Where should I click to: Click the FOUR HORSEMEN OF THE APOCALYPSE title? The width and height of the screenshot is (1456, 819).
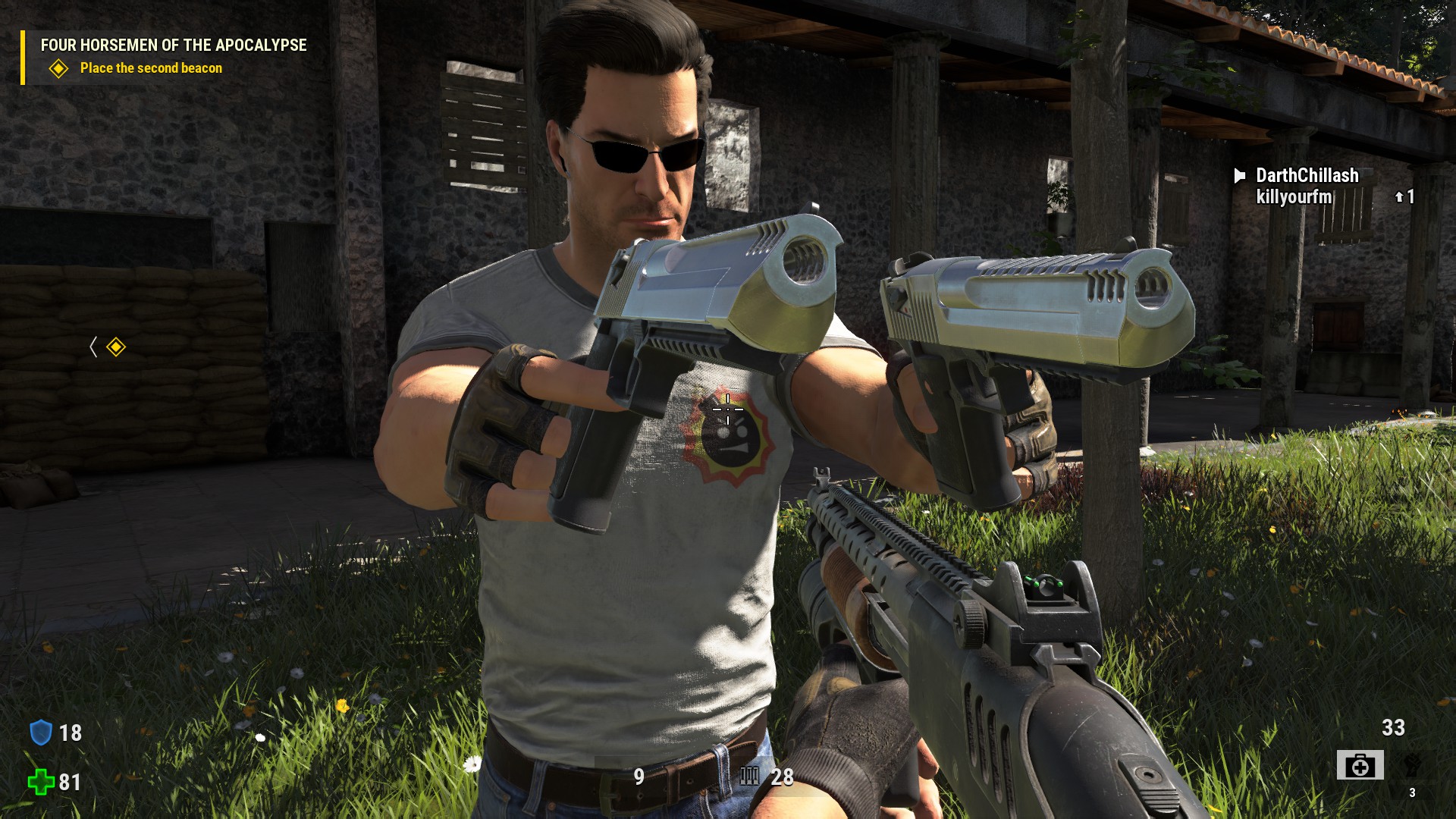point(173,45)
